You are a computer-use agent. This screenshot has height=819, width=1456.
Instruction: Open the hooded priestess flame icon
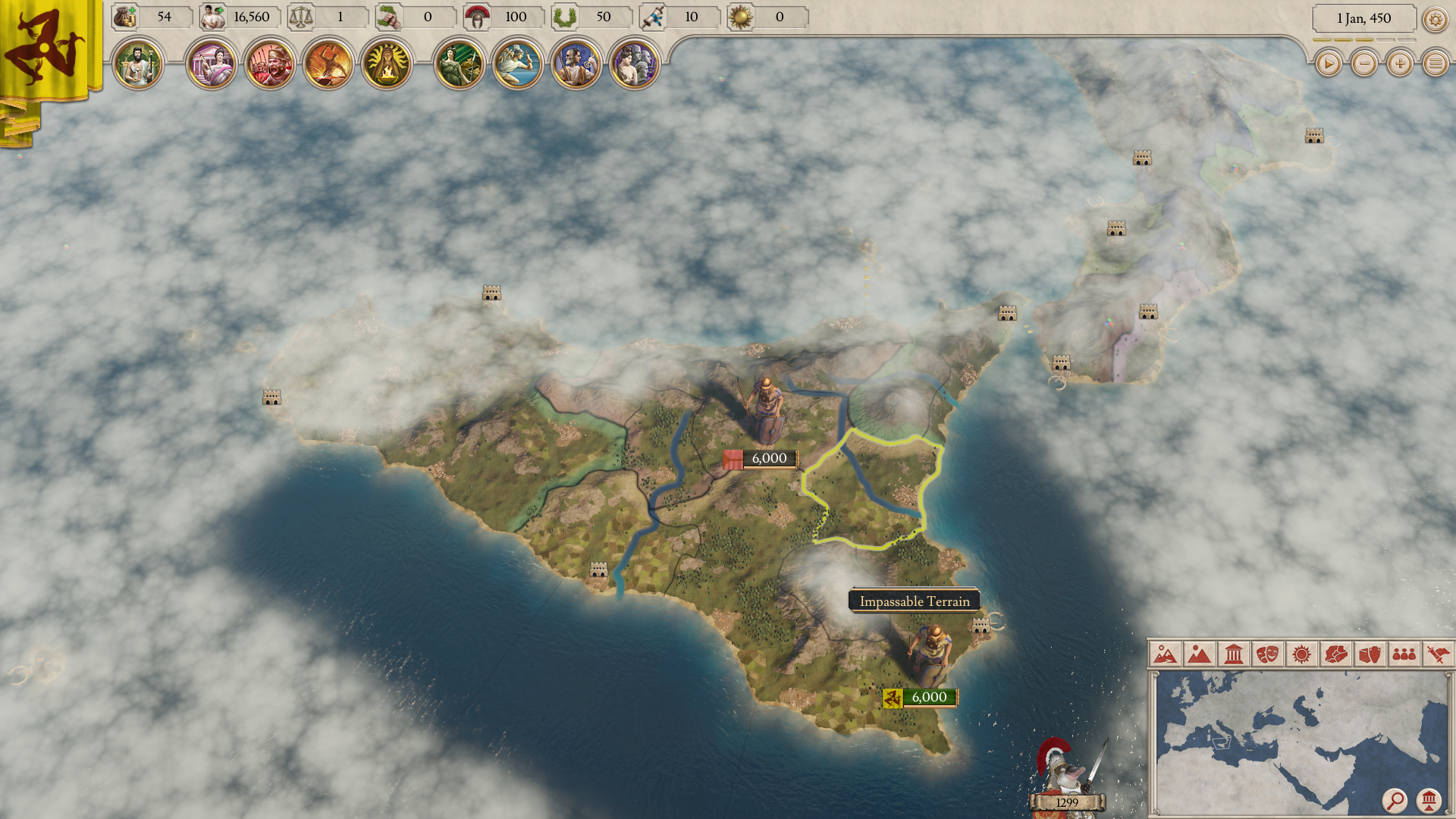[x=386, y=64]
